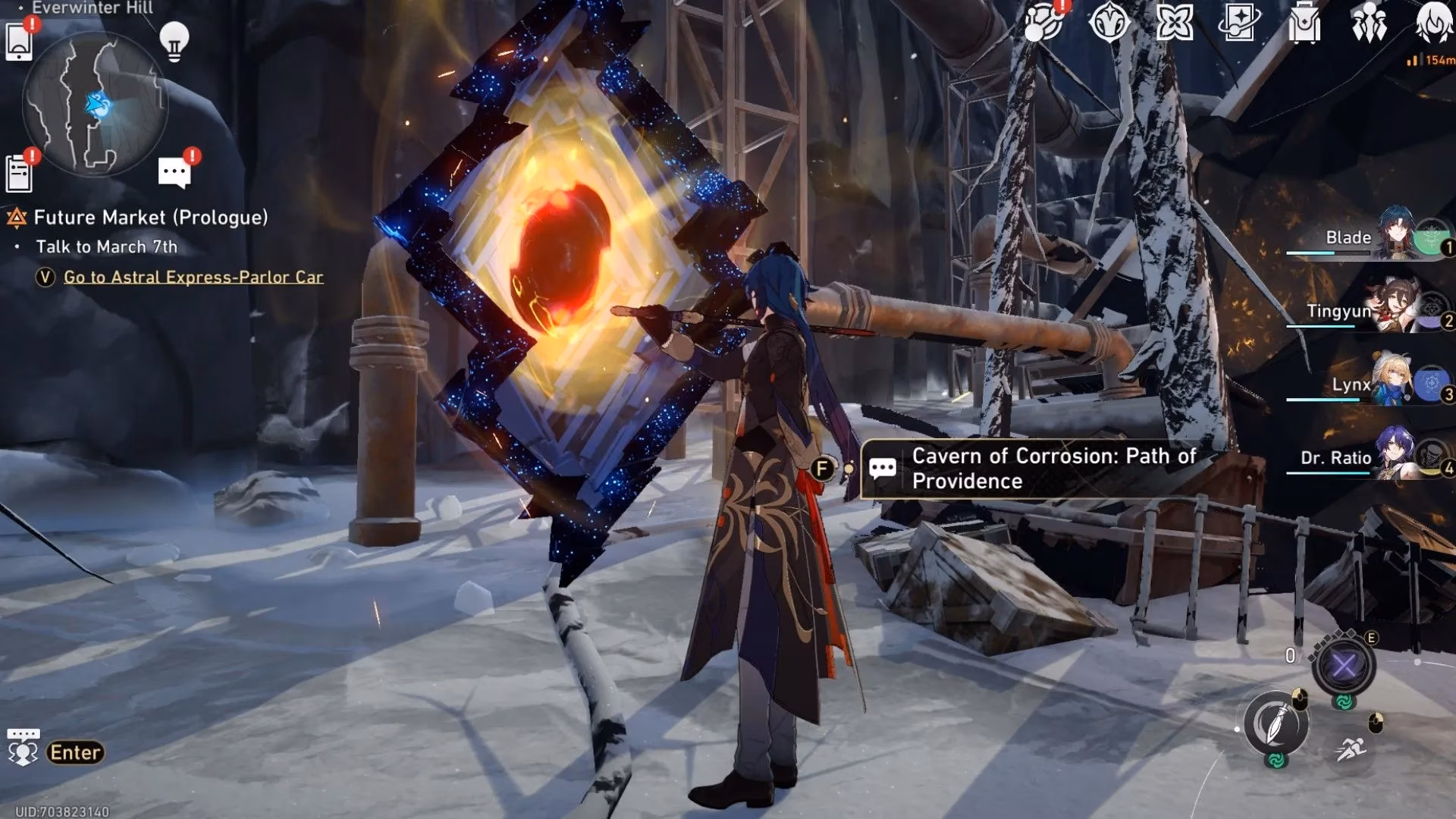Toggle the sprint running icon
Image resolution: width=1456 pixels, height=819 pixels.
[1351, 750]
